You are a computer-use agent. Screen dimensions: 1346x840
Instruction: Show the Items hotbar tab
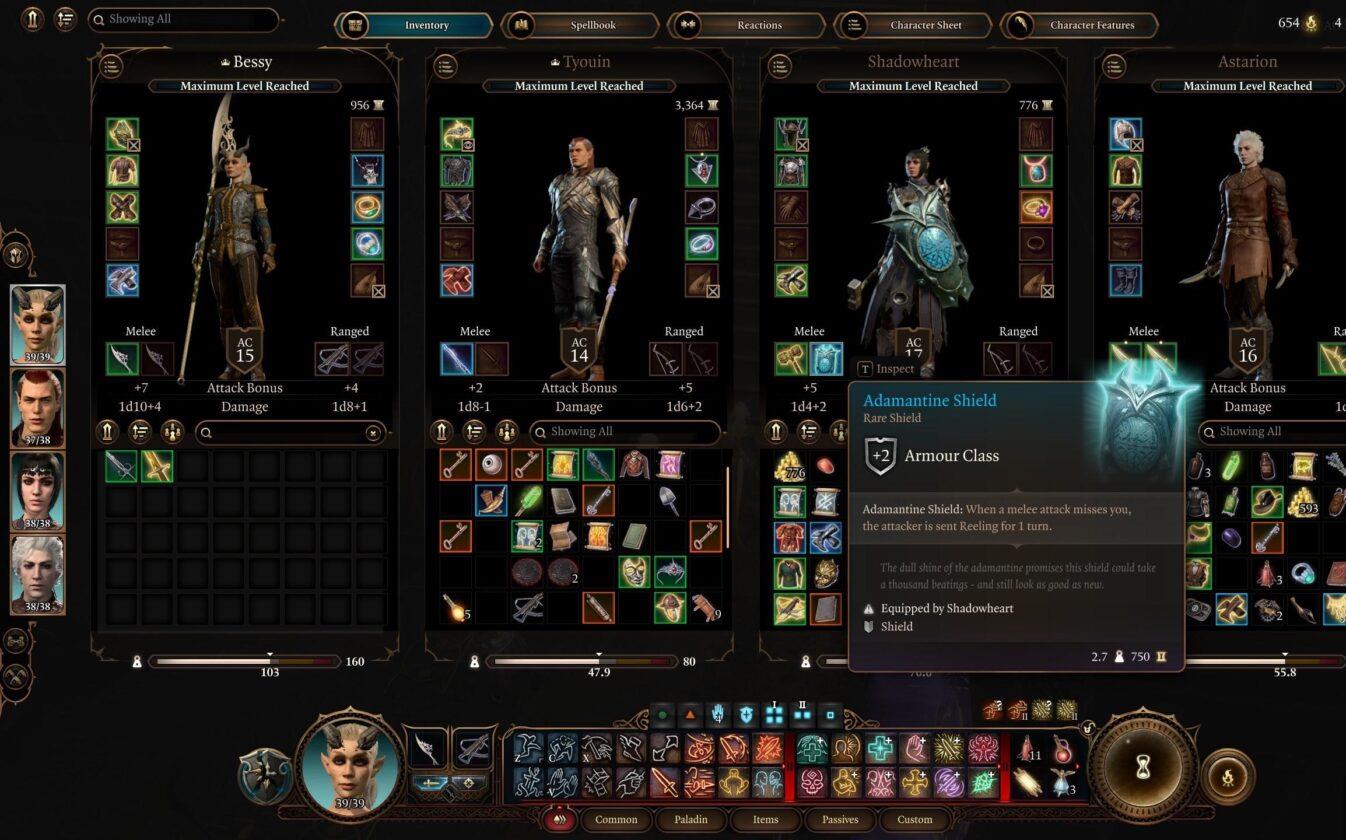pyautogui.click(x=765, y=819)
